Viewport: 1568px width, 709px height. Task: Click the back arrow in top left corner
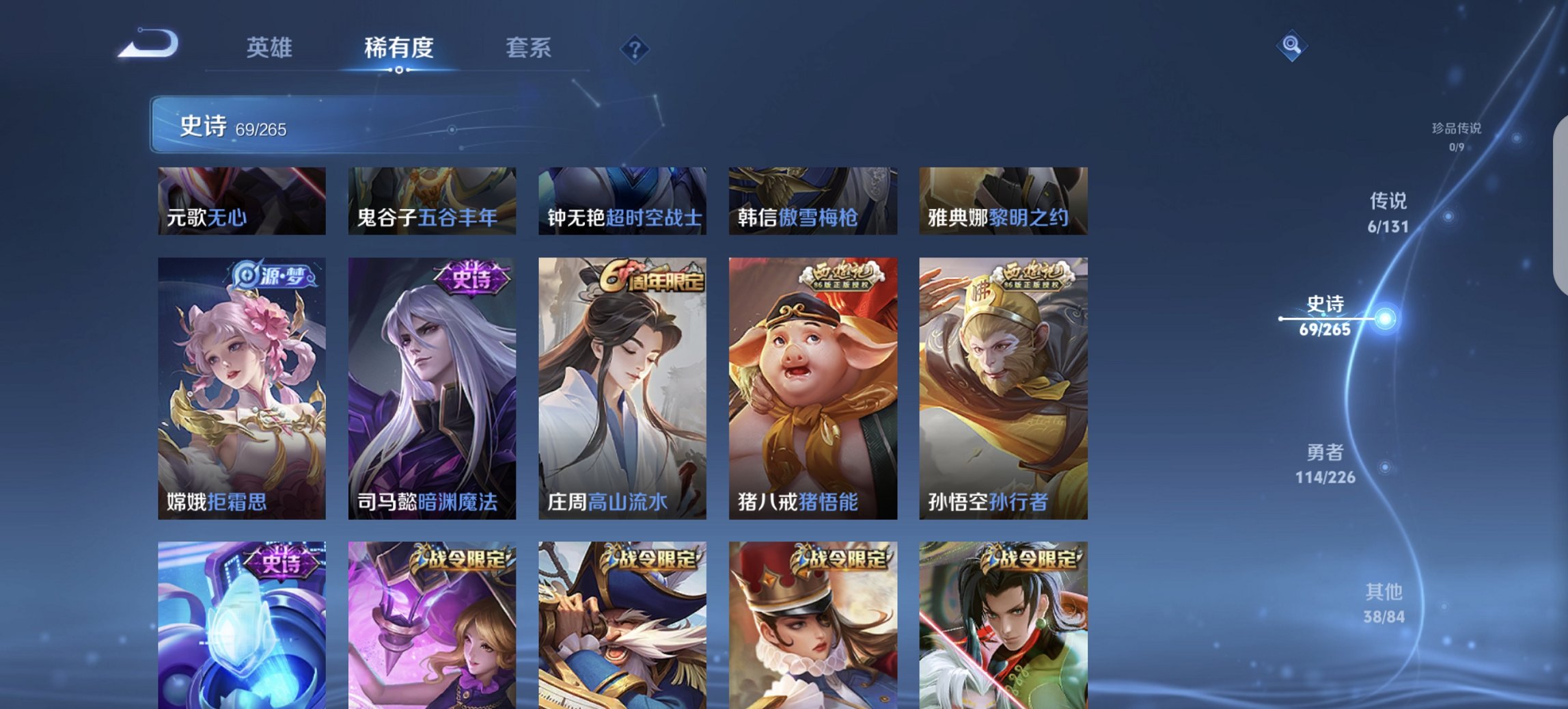click(147, 42)
